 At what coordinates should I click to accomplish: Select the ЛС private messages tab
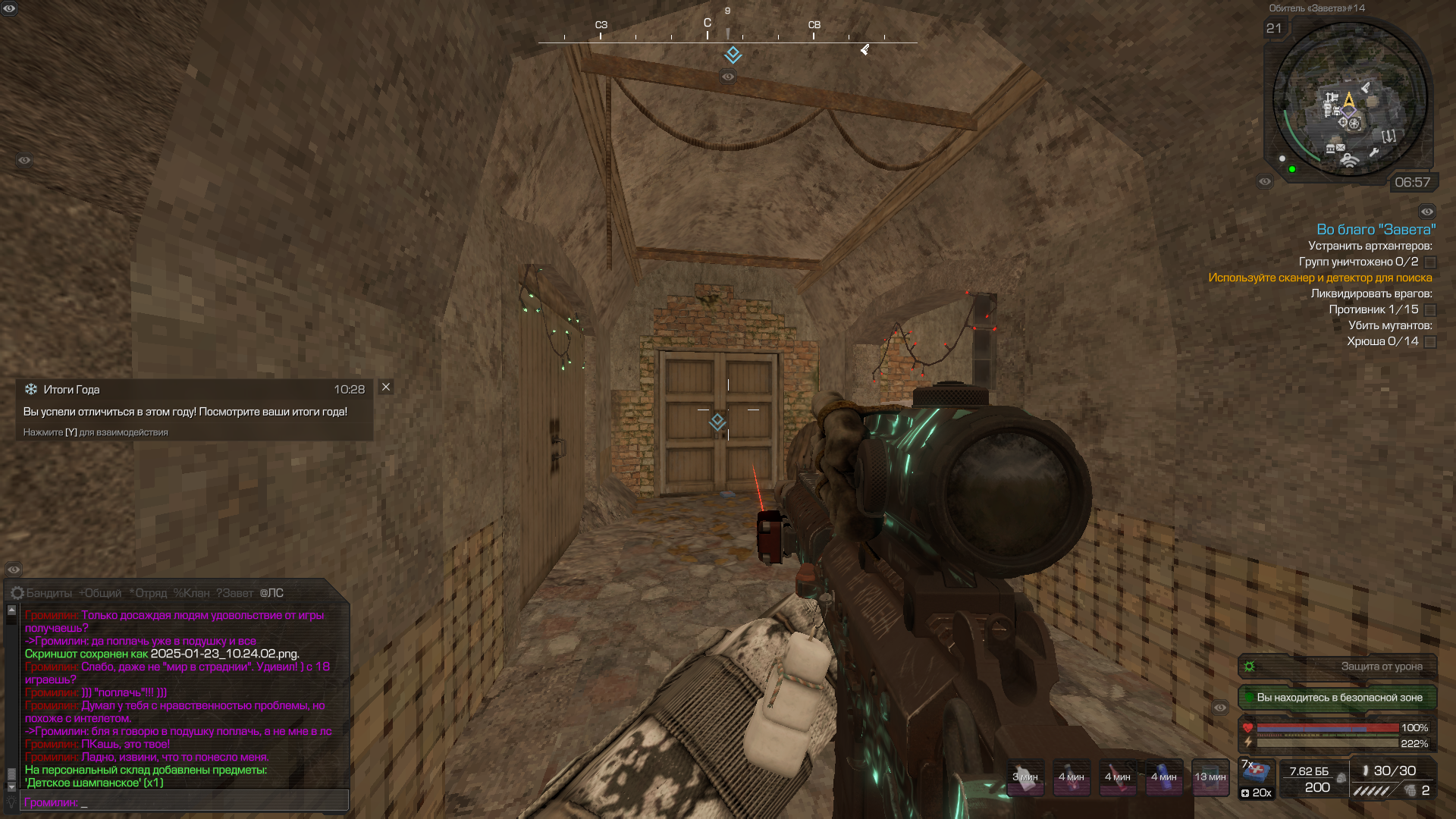271,593
